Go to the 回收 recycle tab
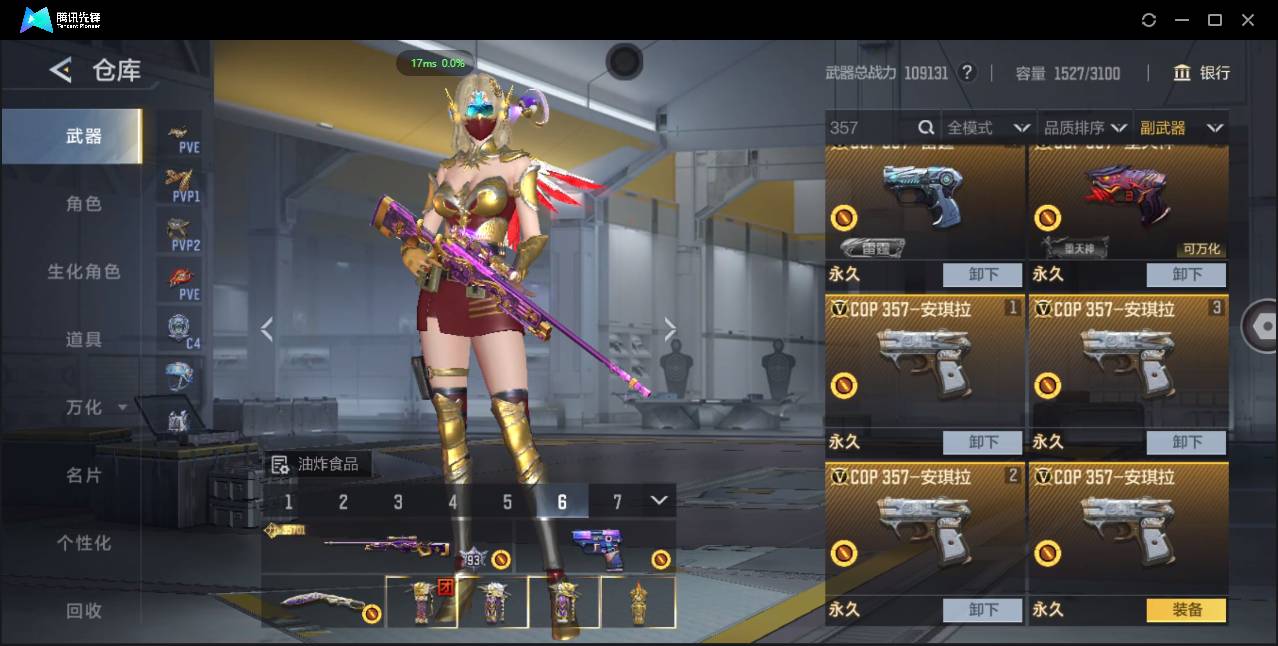 83,610
